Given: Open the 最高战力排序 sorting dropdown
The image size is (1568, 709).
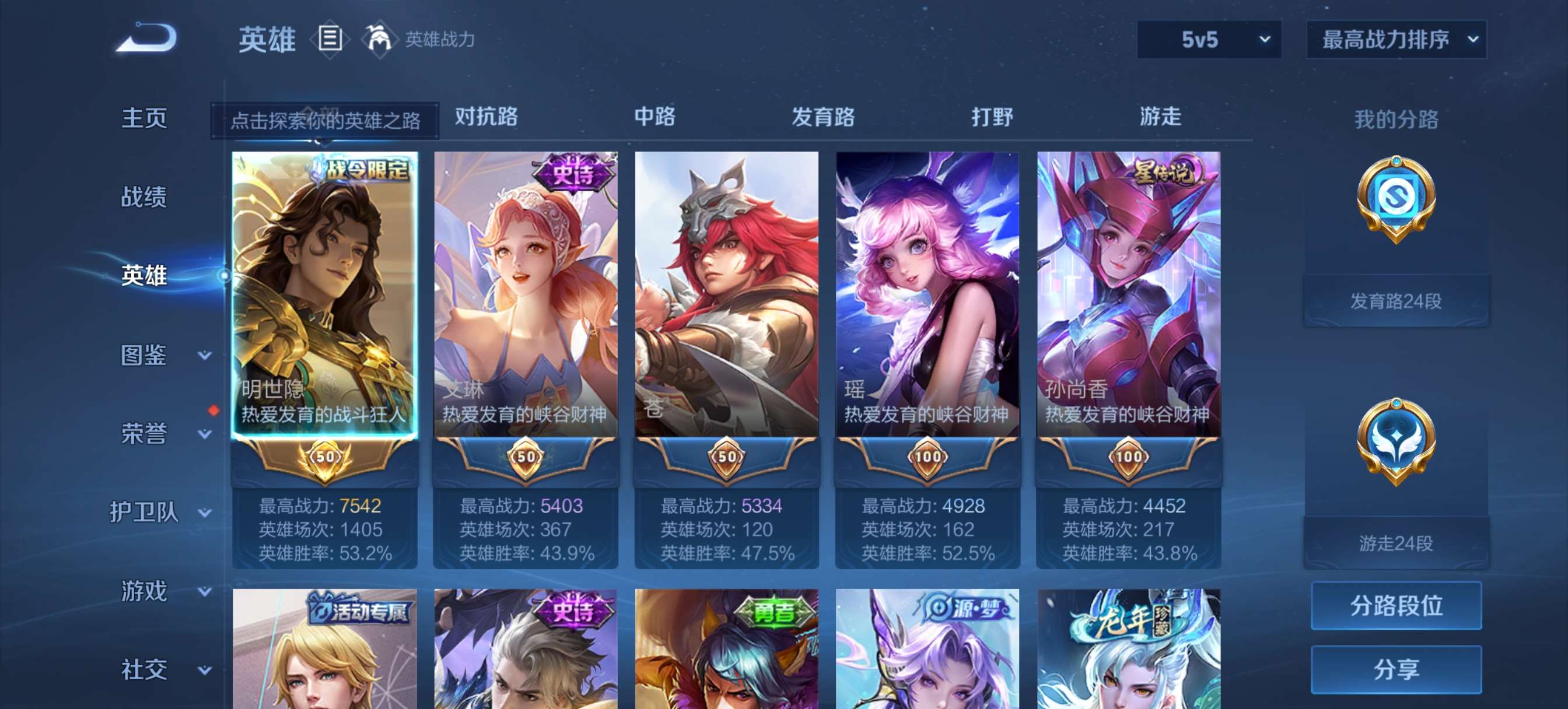Looking at the screenshot, I should tap(1397, 38).
